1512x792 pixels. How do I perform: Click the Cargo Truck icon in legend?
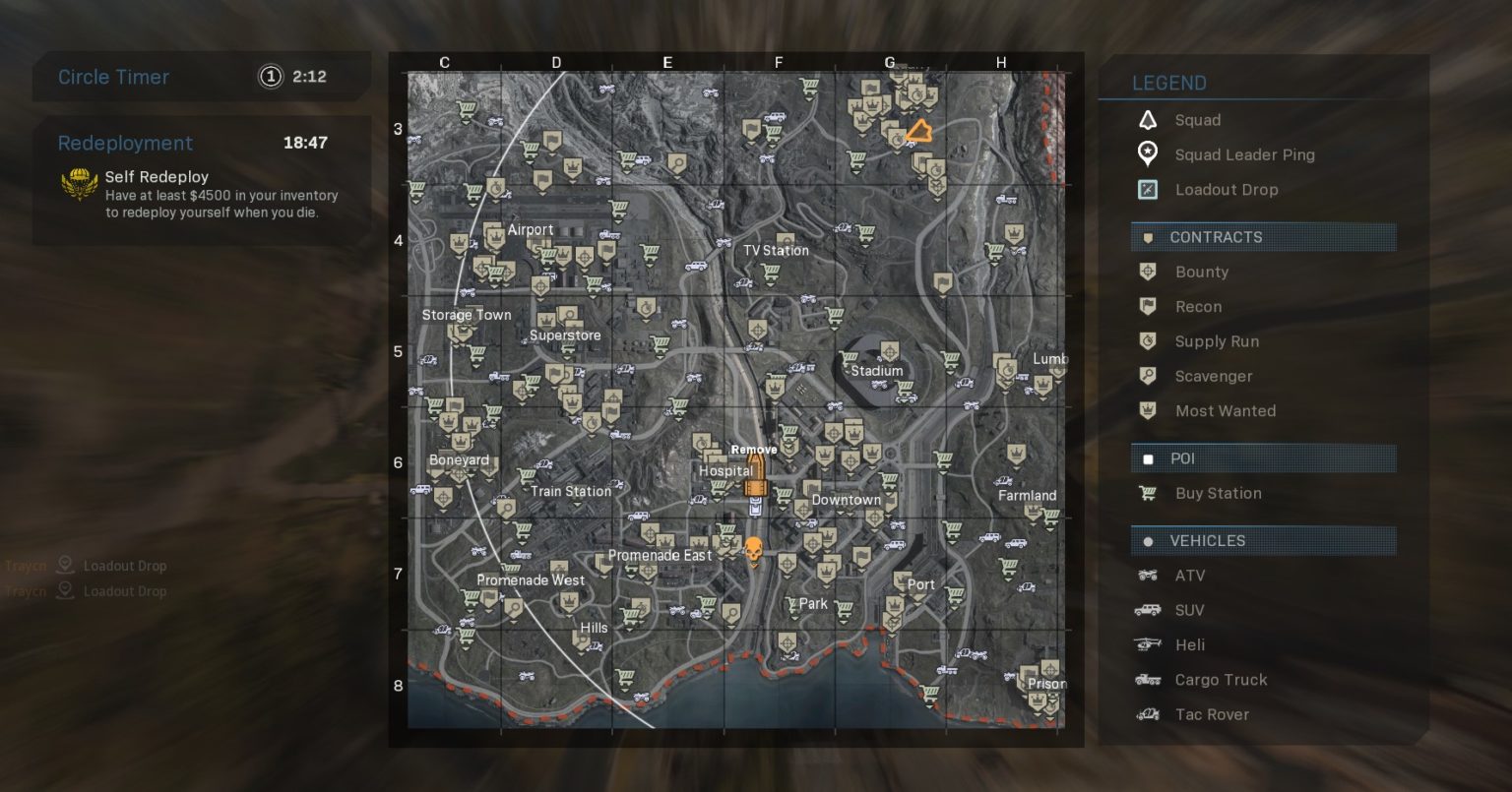(1147, 680)
